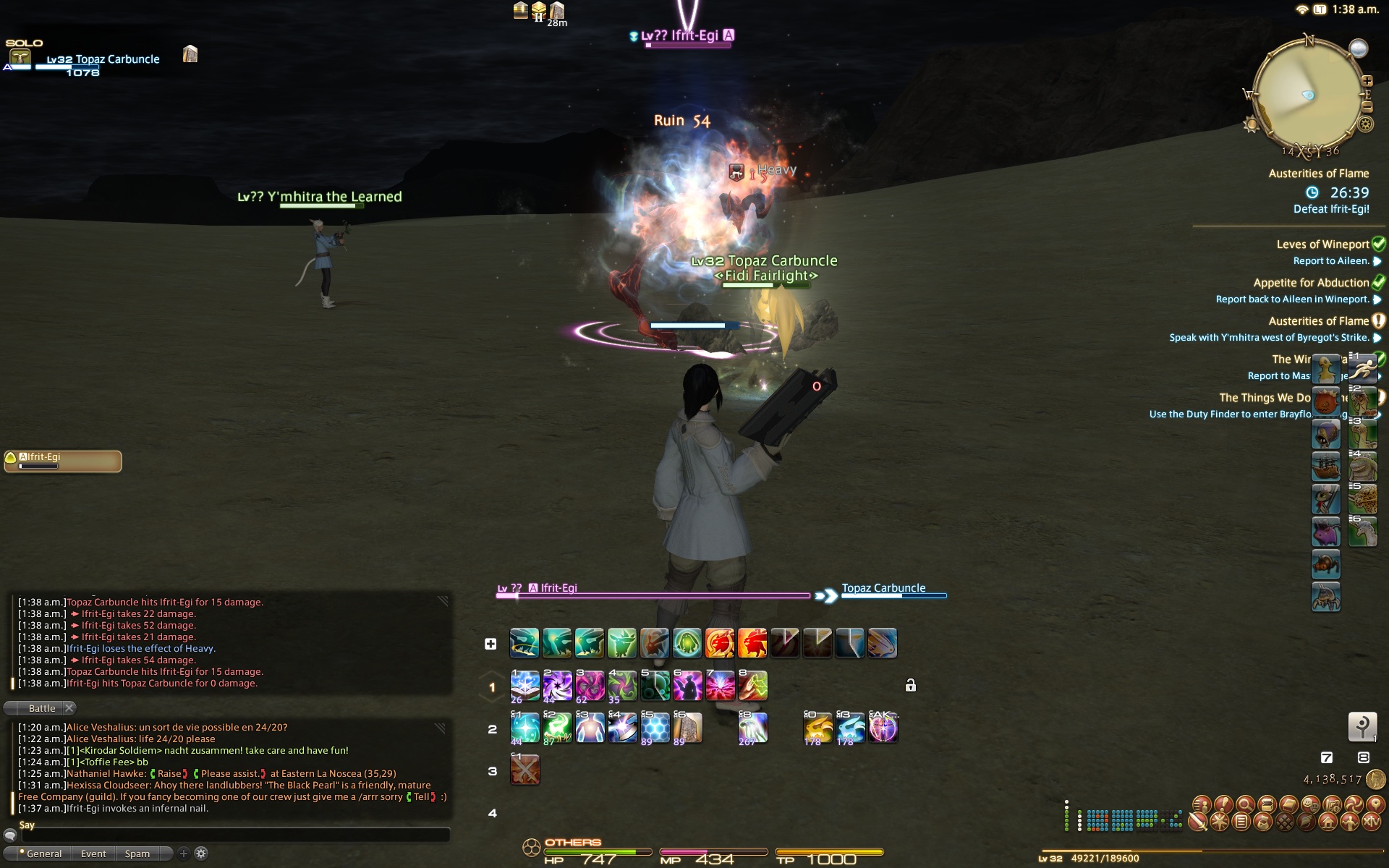Switch to the Spam chat tab
Image resolution: width=1389 pixels, height=868 pixels.
[x=137, y=854]
